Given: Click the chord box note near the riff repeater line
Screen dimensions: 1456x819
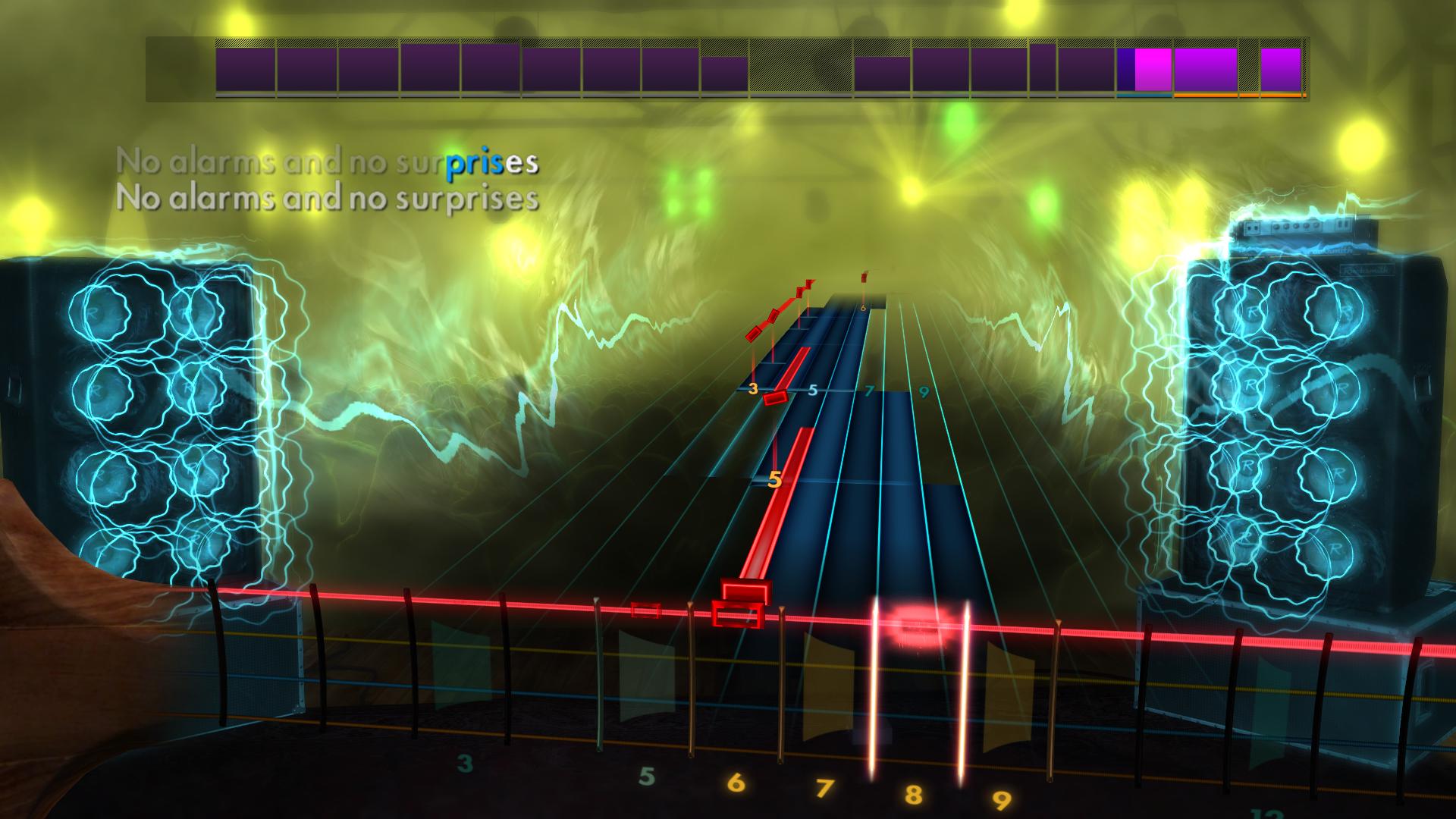Looking at the screenshot, I should point(737,614).
